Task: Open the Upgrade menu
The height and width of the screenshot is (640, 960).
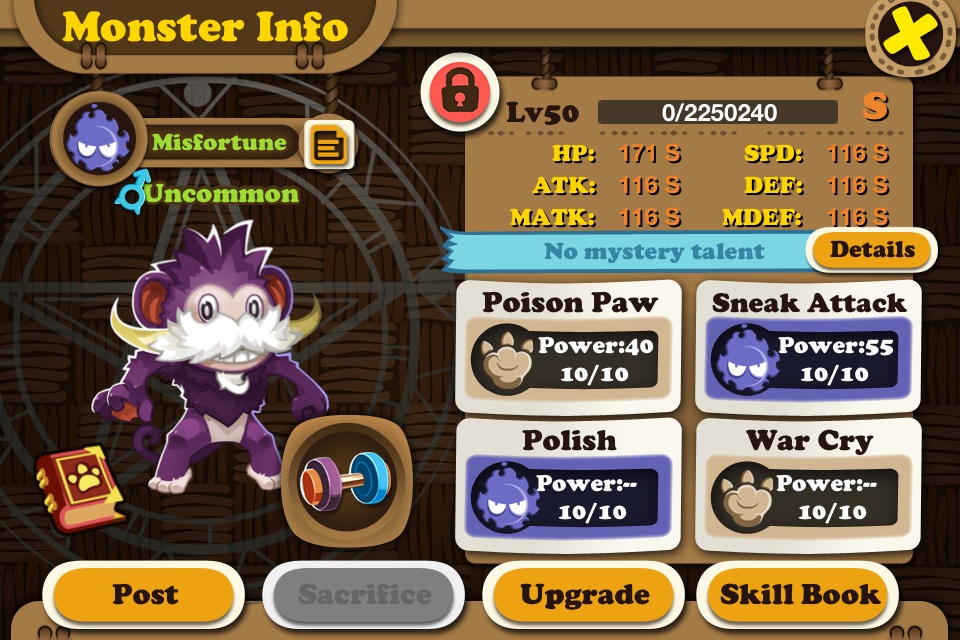Action: [x=585, y=595]
